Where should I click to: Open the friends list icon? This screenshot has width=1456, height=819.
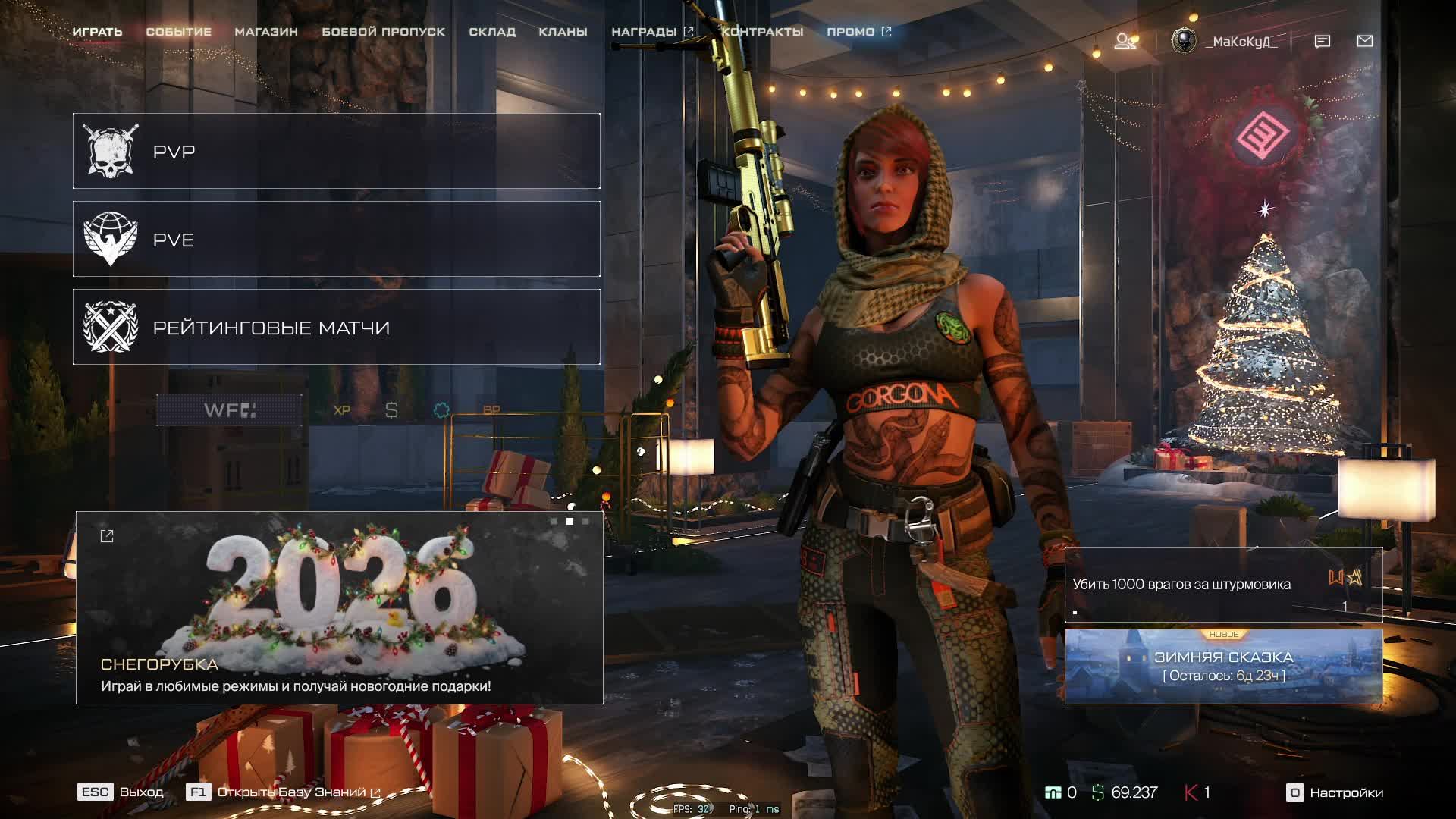(1125, 41)
